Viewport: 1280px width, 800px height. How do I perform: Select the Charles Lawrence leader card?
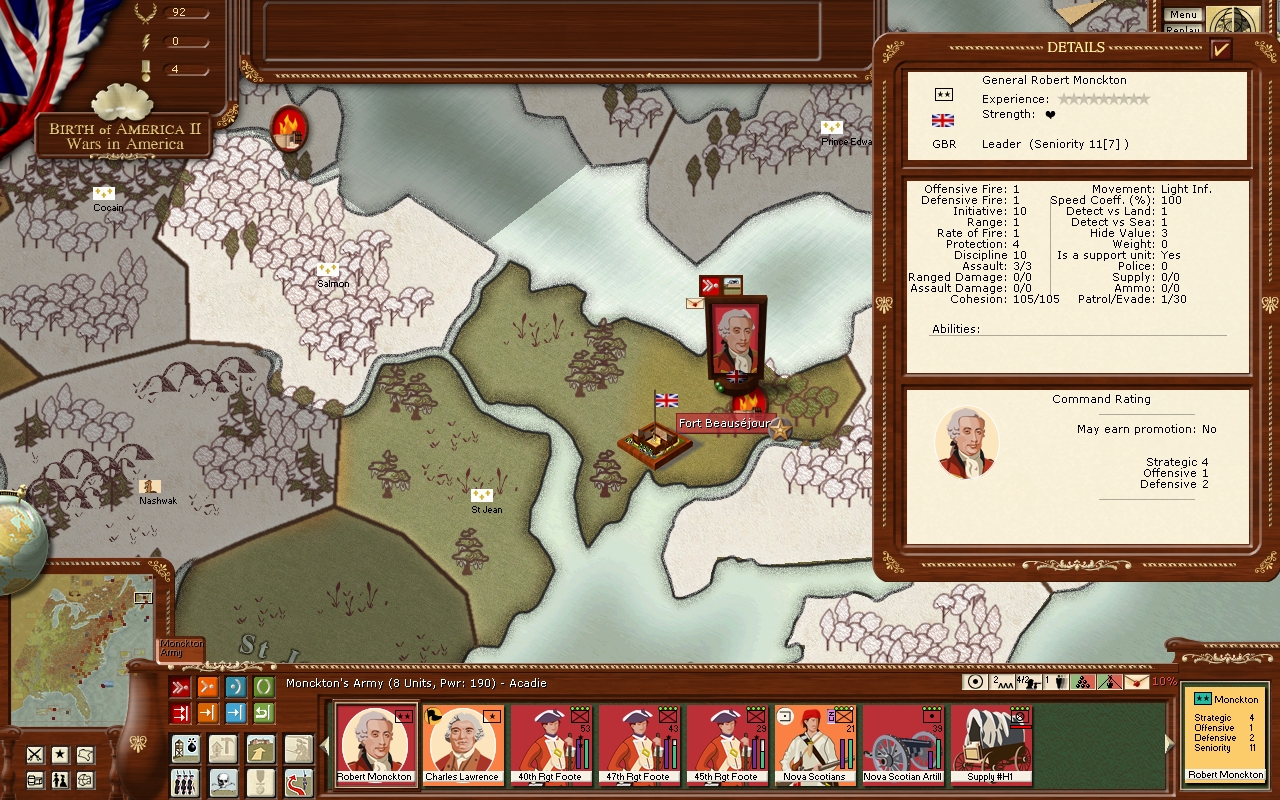(x=462, y=745)
